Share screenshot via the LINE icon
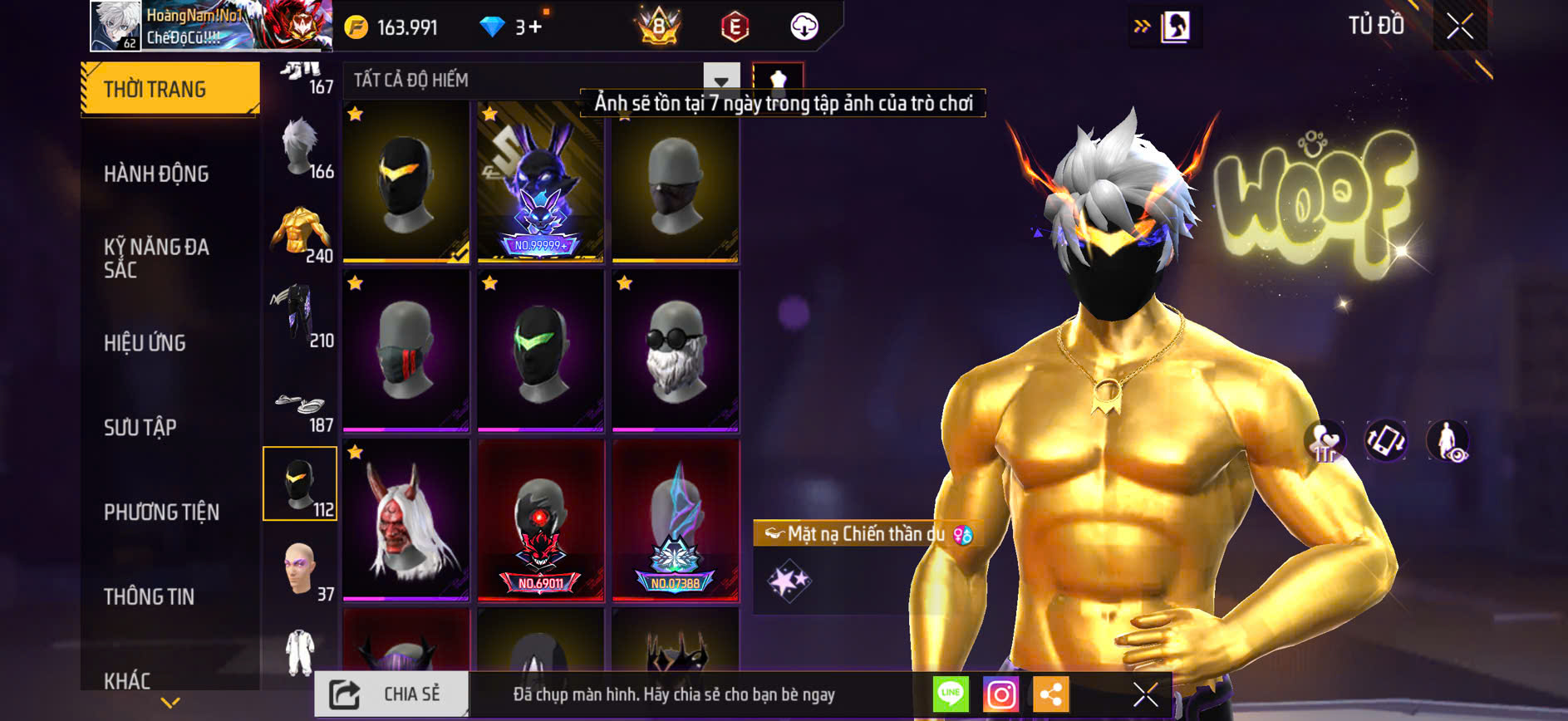 950,694
